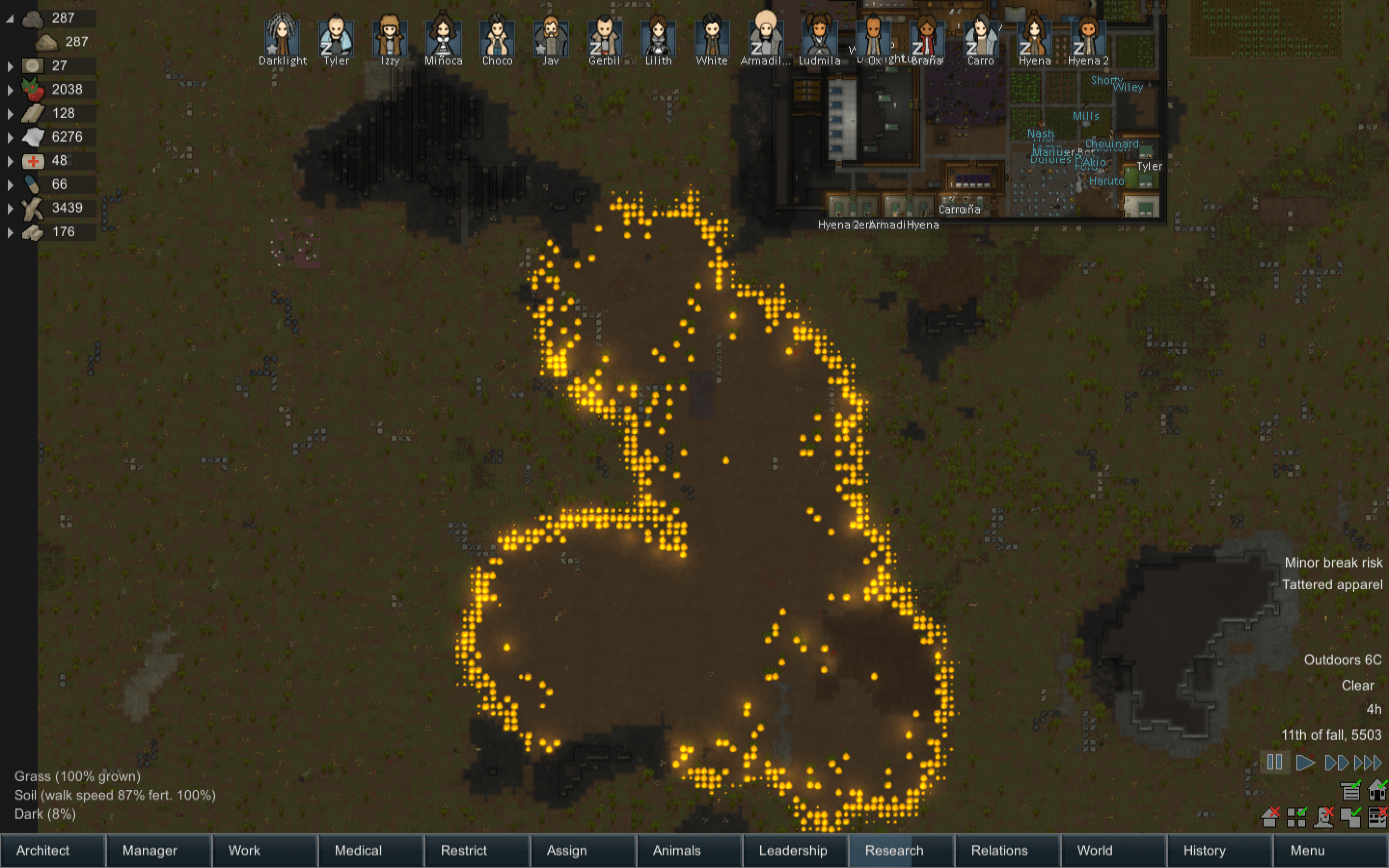Screen dimensions: 1389x868
Task: Pause the game with the pause button
Action: pos(1274,762)
